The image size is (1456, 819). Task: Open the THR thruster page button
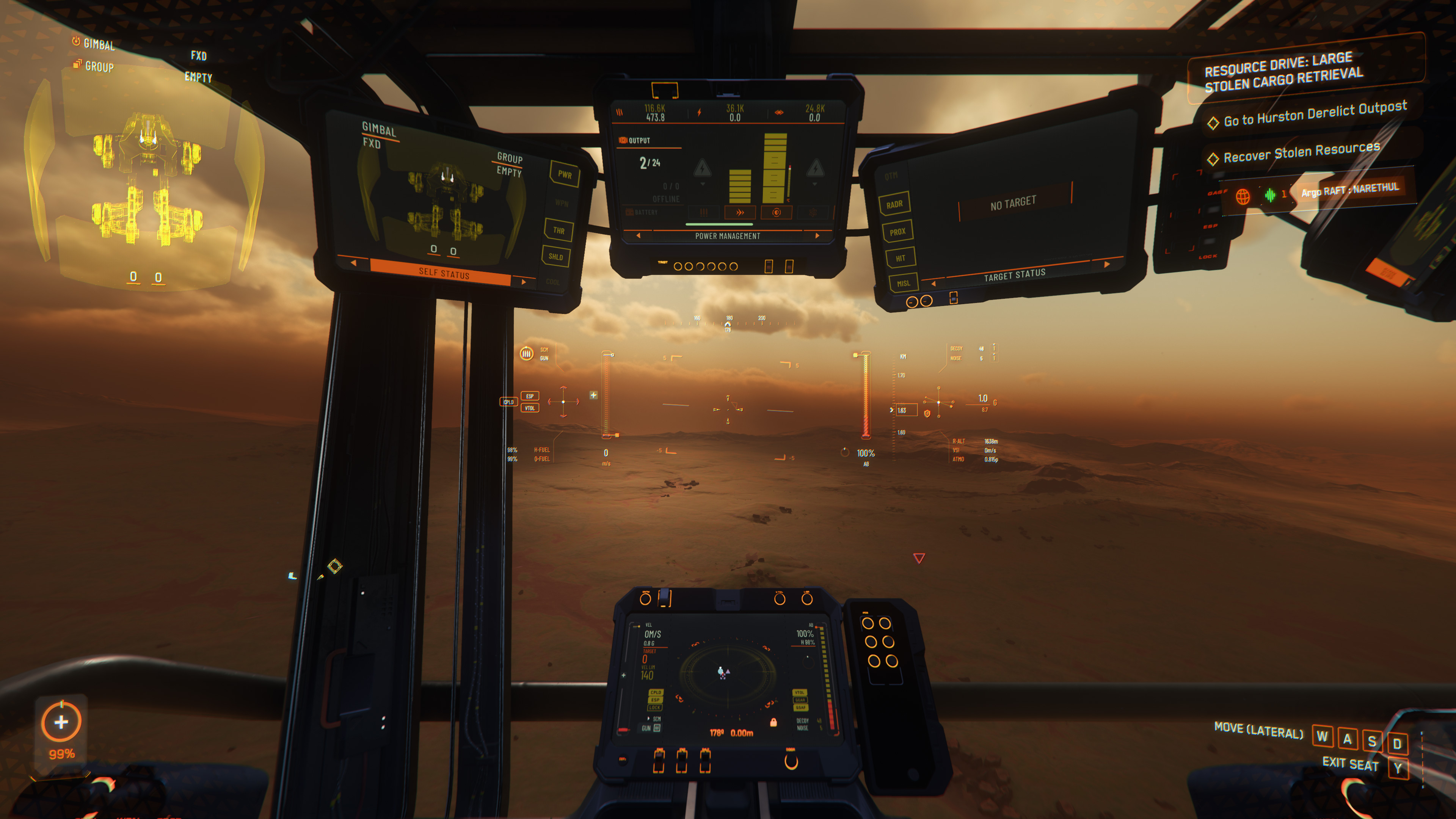click(x=559, y=230)
